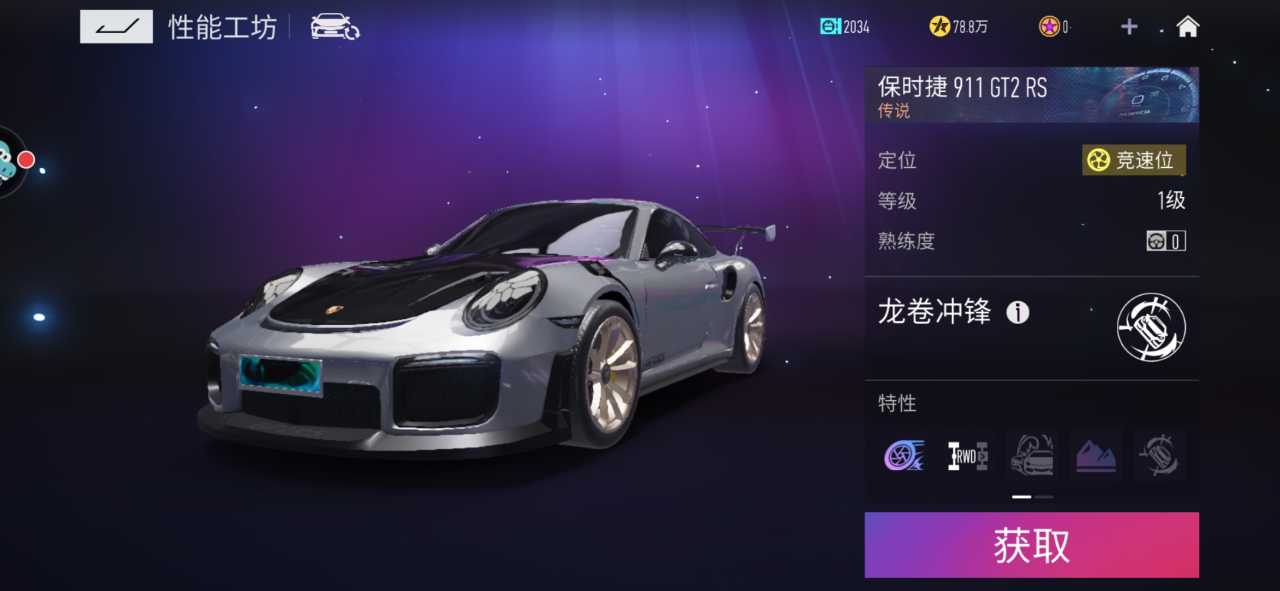
Task: Inspect the RWD drivetrain trait
Action: [968, 456]
